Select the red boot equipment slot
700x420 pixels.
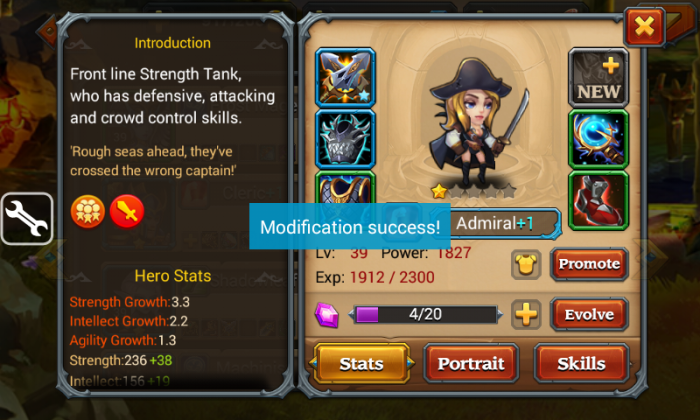598,199
